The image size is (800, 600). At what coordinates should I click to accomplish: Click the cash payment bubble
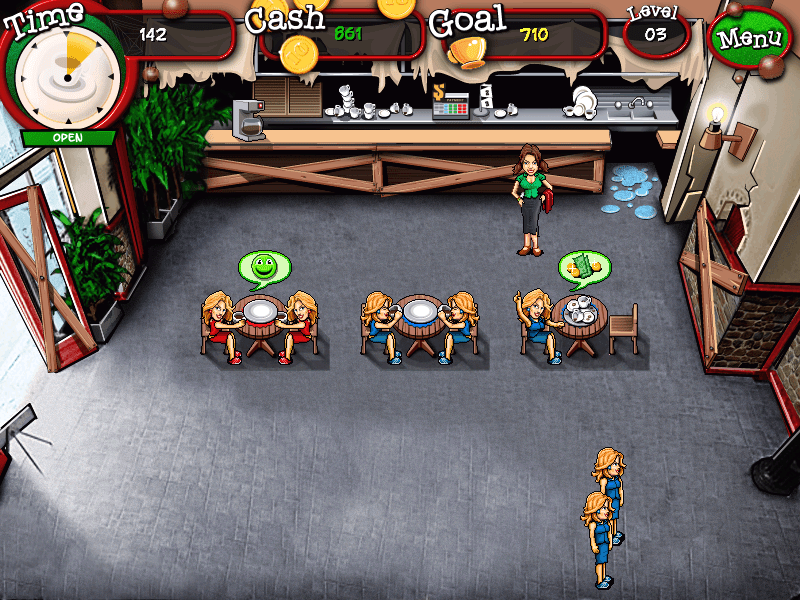(583, 266)
